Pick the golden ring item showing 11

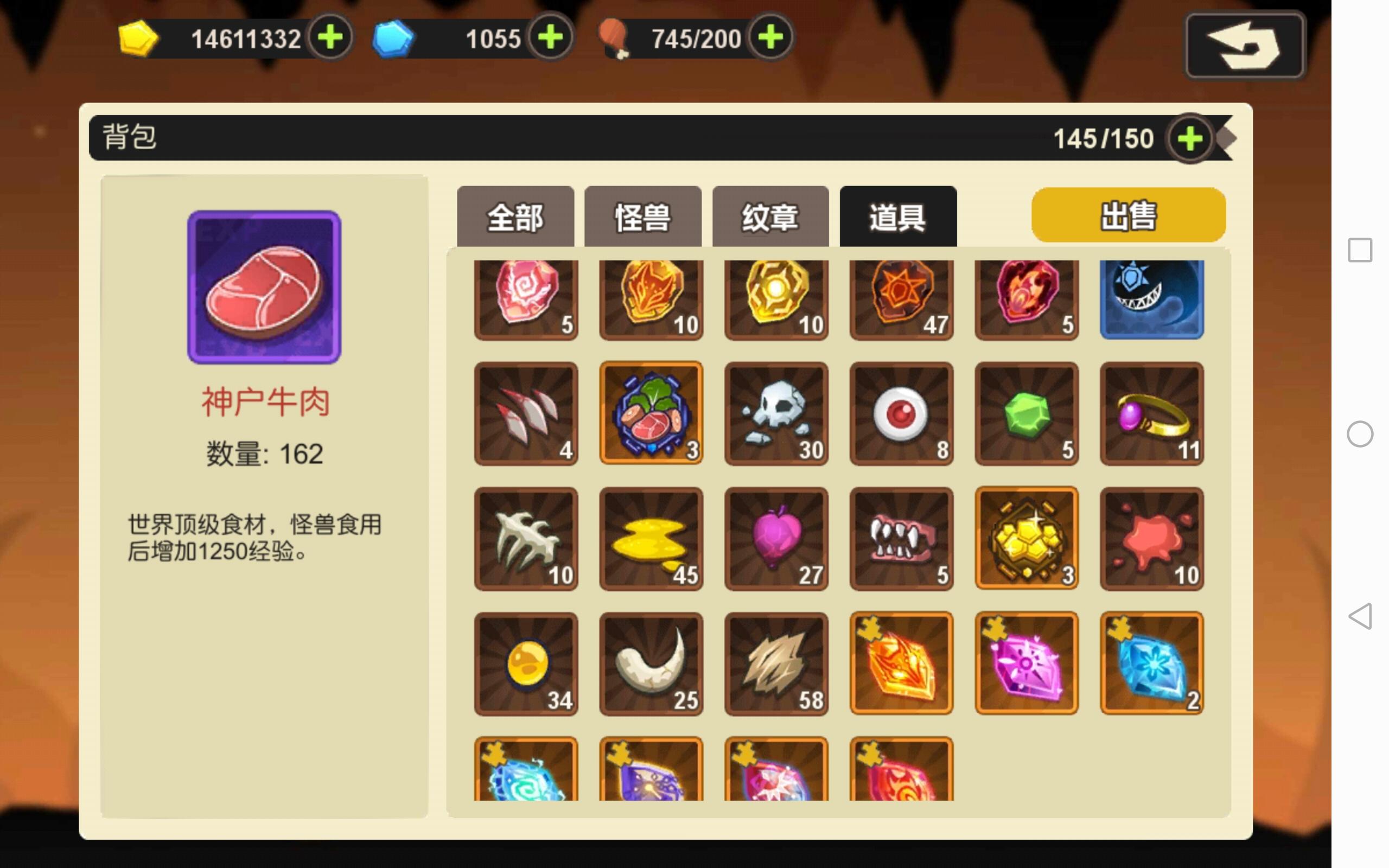[x=1151, y=413]
